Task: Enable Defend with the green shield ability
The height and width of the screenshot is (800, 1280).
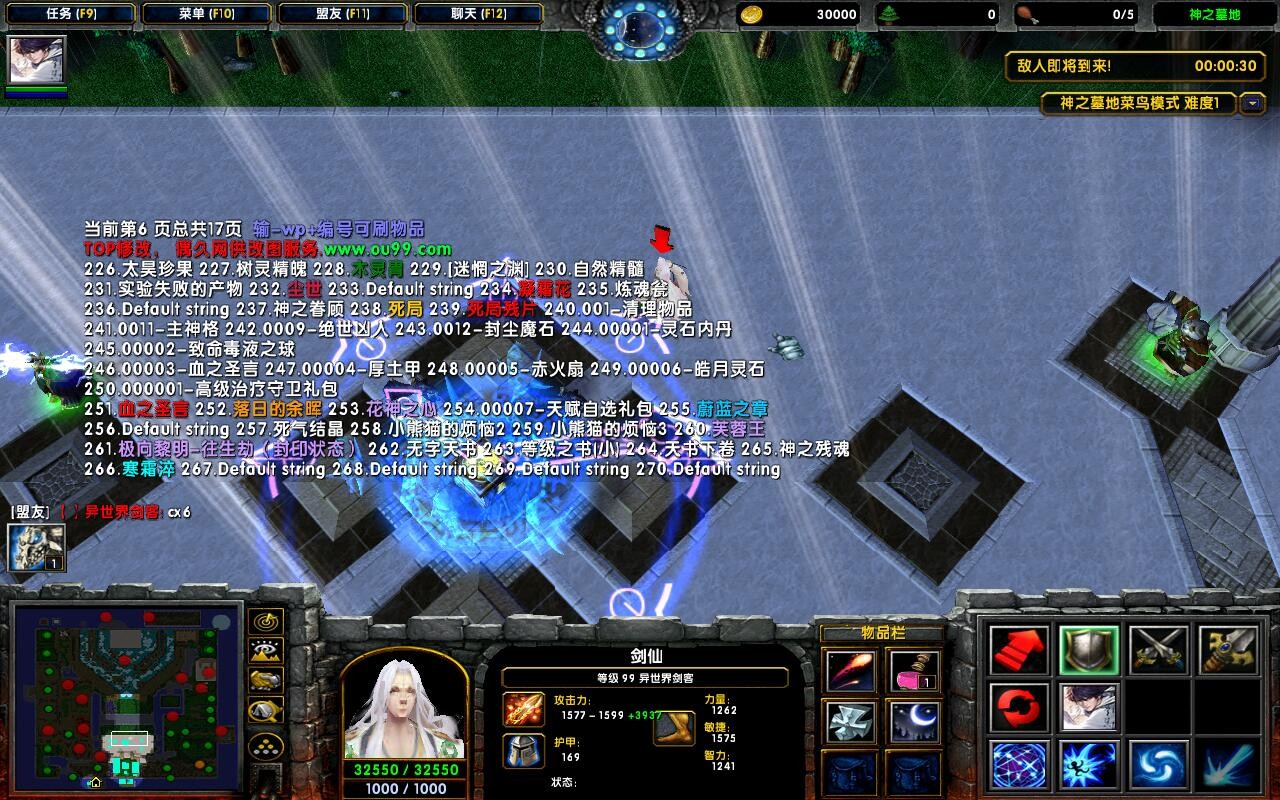Action: (1089, 651)
